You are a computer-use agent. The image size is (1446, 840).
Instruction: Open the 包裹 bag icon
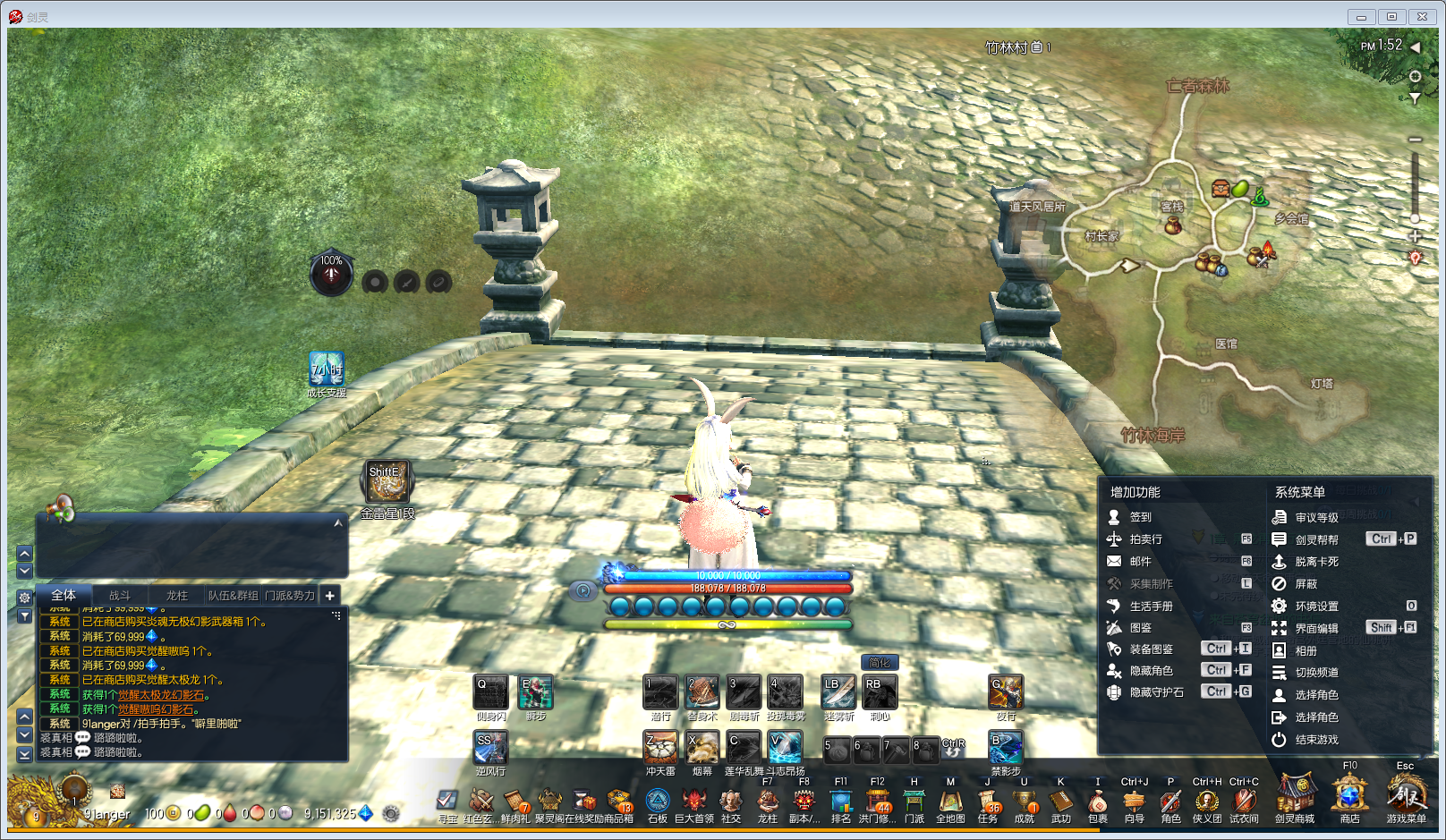1097,802
